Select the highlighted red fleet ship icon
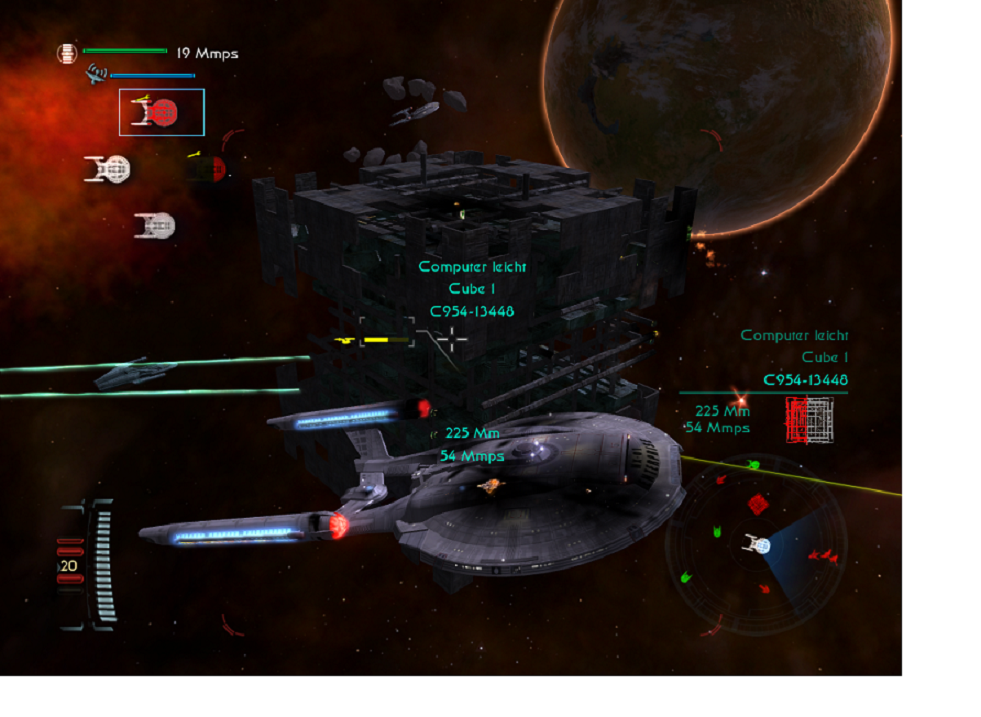Screen dimensions: 981x717 click(x=161, y=112)
